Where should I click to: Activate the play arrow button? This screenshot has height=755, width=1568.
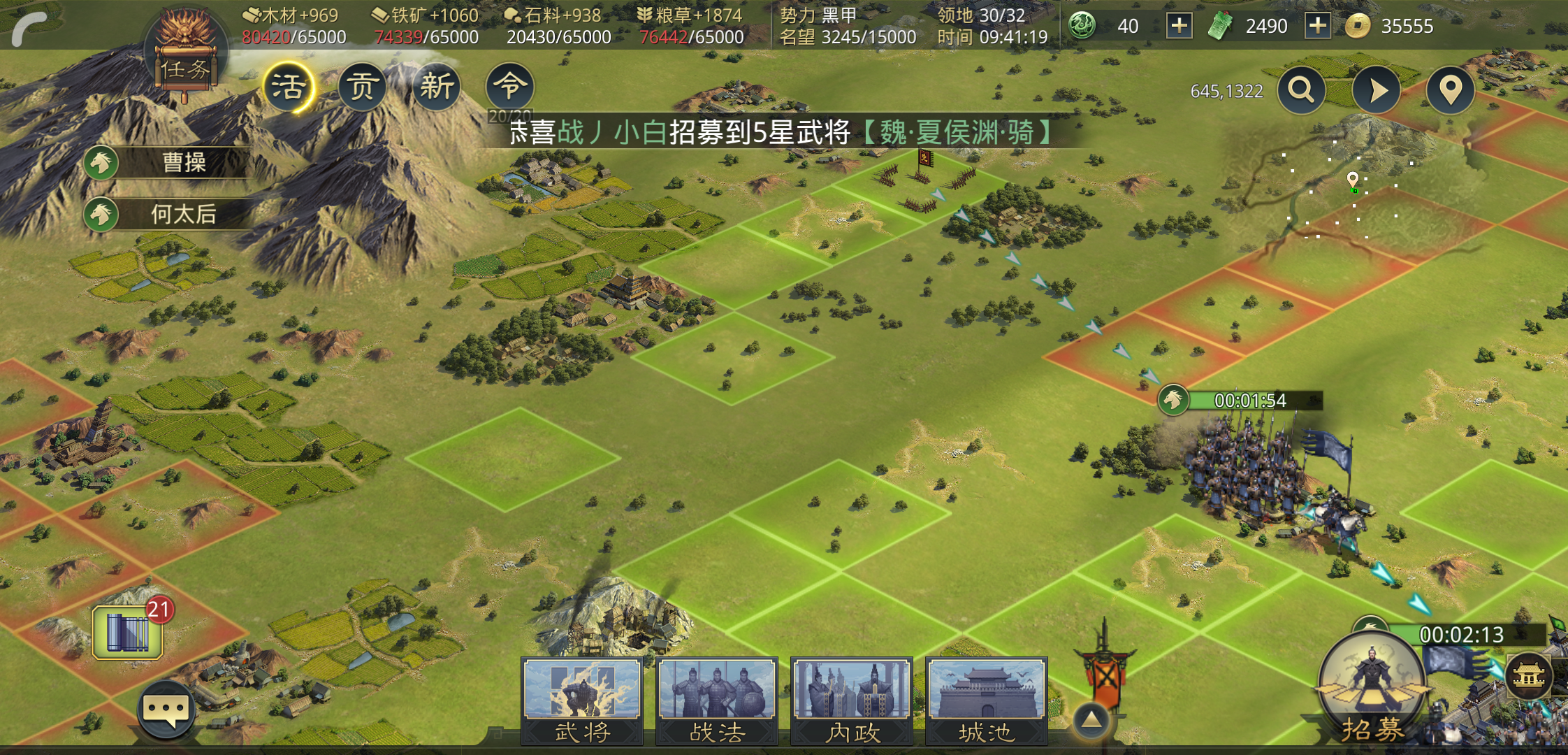[1376, 90]
